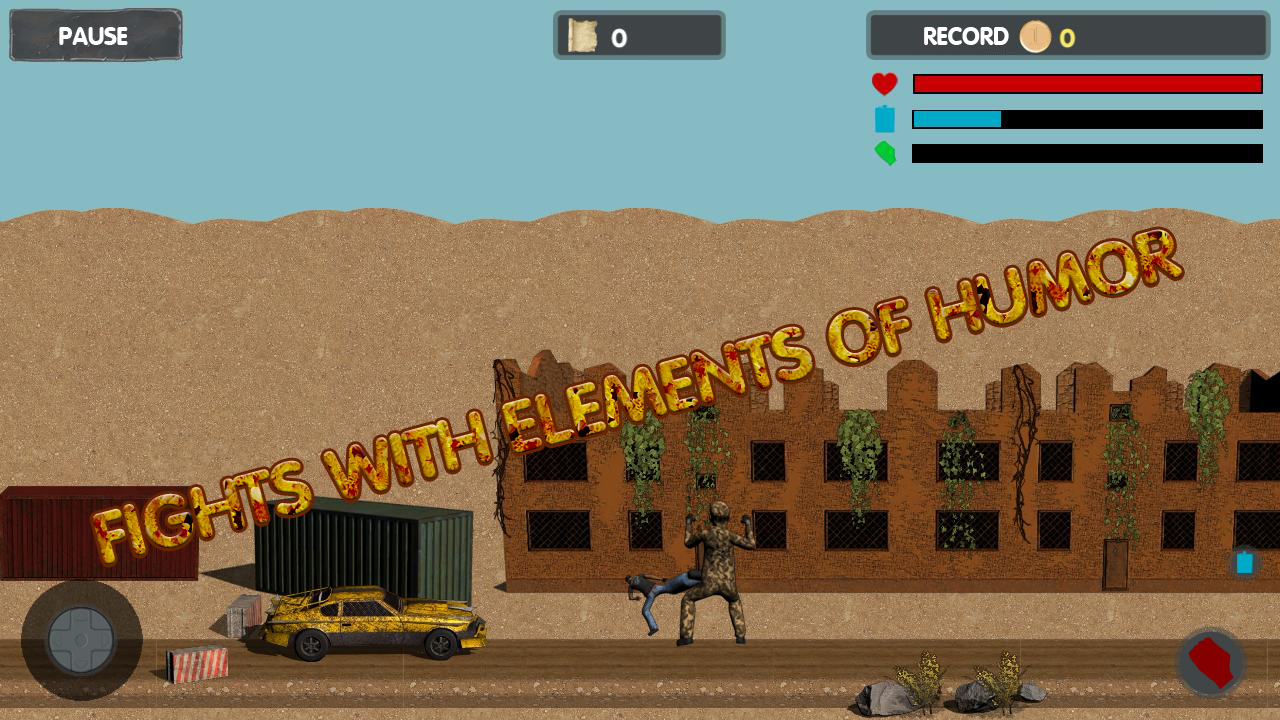Tap the red health bar
Screen dimensions: 1280x720
[1086, 83]
